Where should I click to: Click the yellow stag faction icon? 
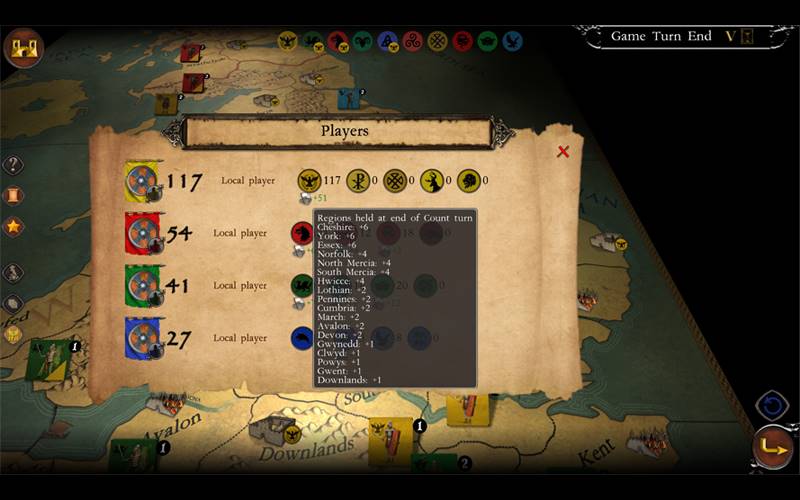(x=432, y=181)
